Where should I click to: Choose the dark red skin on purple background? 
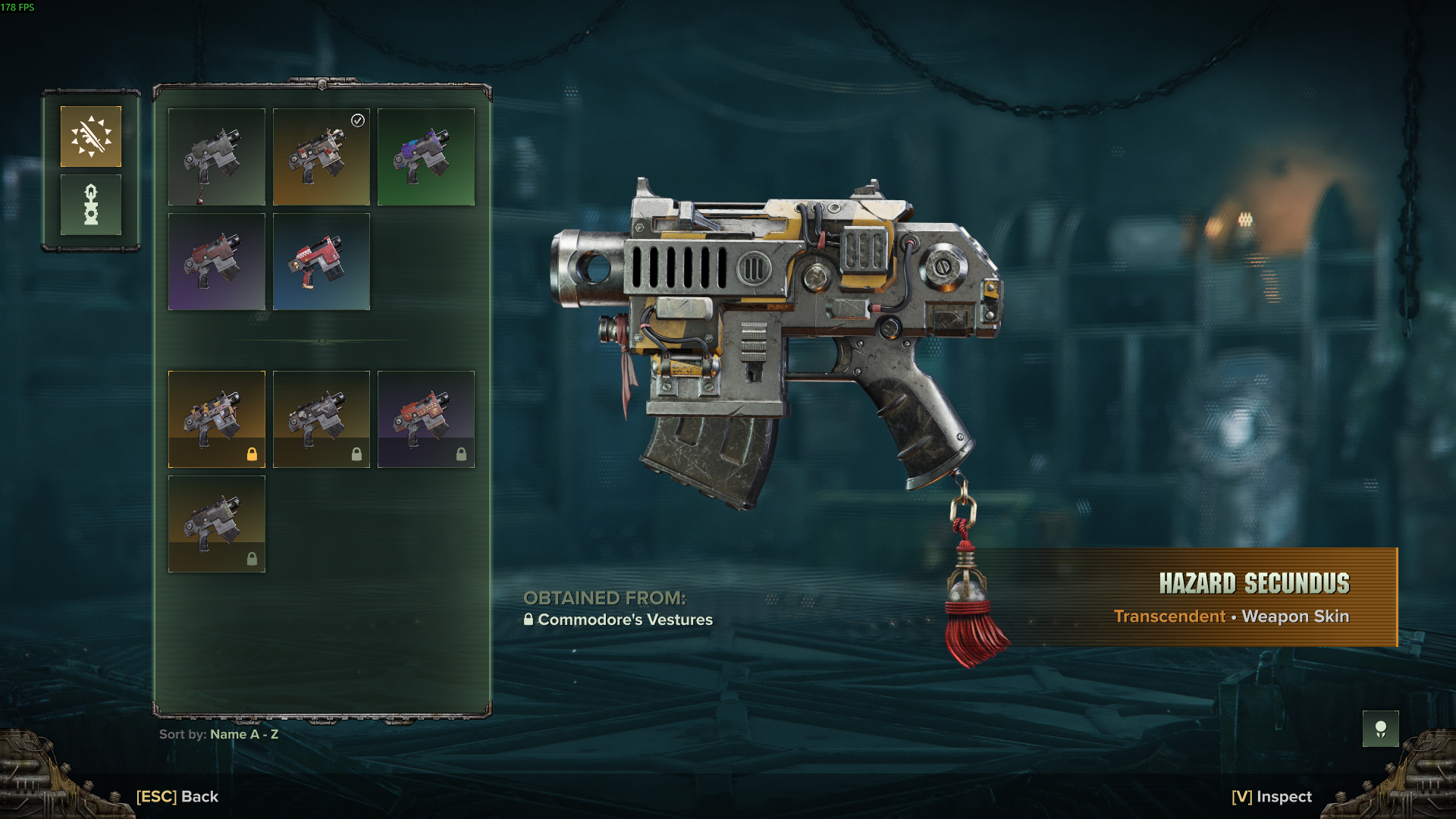coord(217,262)
